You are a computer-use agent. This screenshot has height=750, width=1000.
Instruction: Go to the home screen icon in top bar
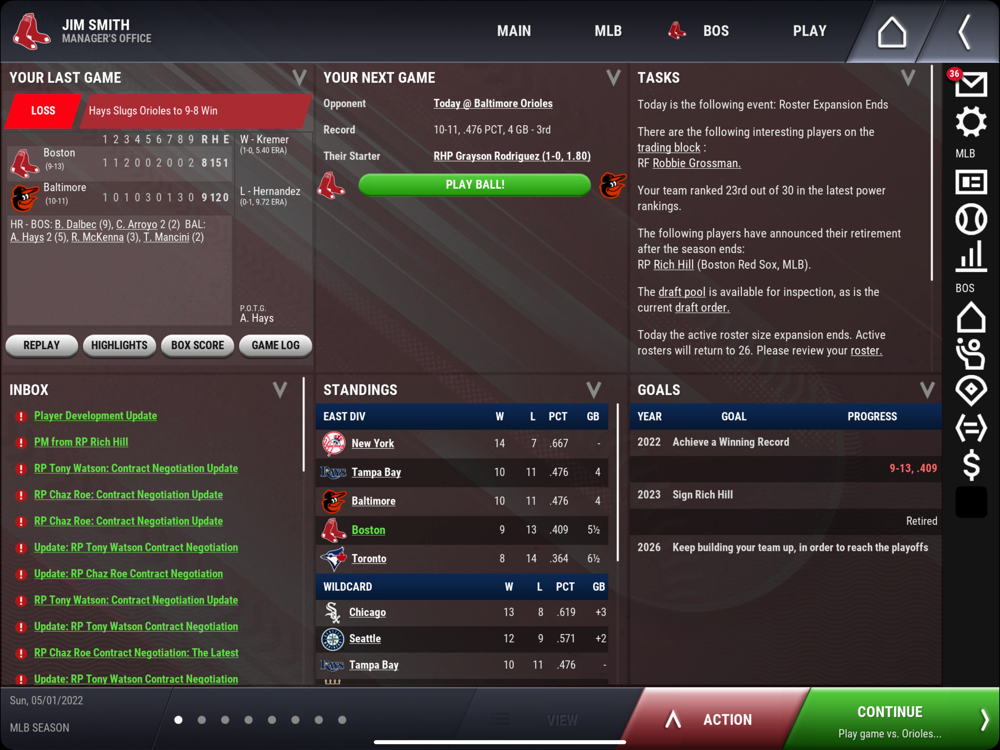pyautogui.click(x=891, y=32)
